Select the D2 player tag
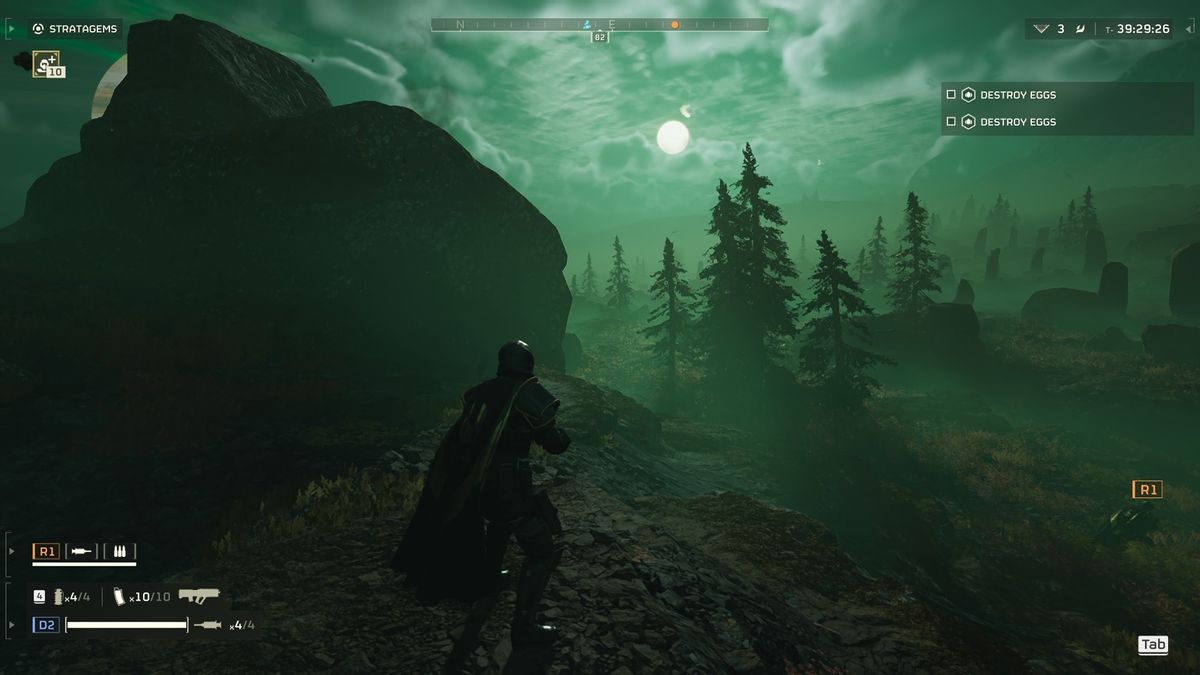Viewport: 1200px width, 675px height. [x=46, y=625]
